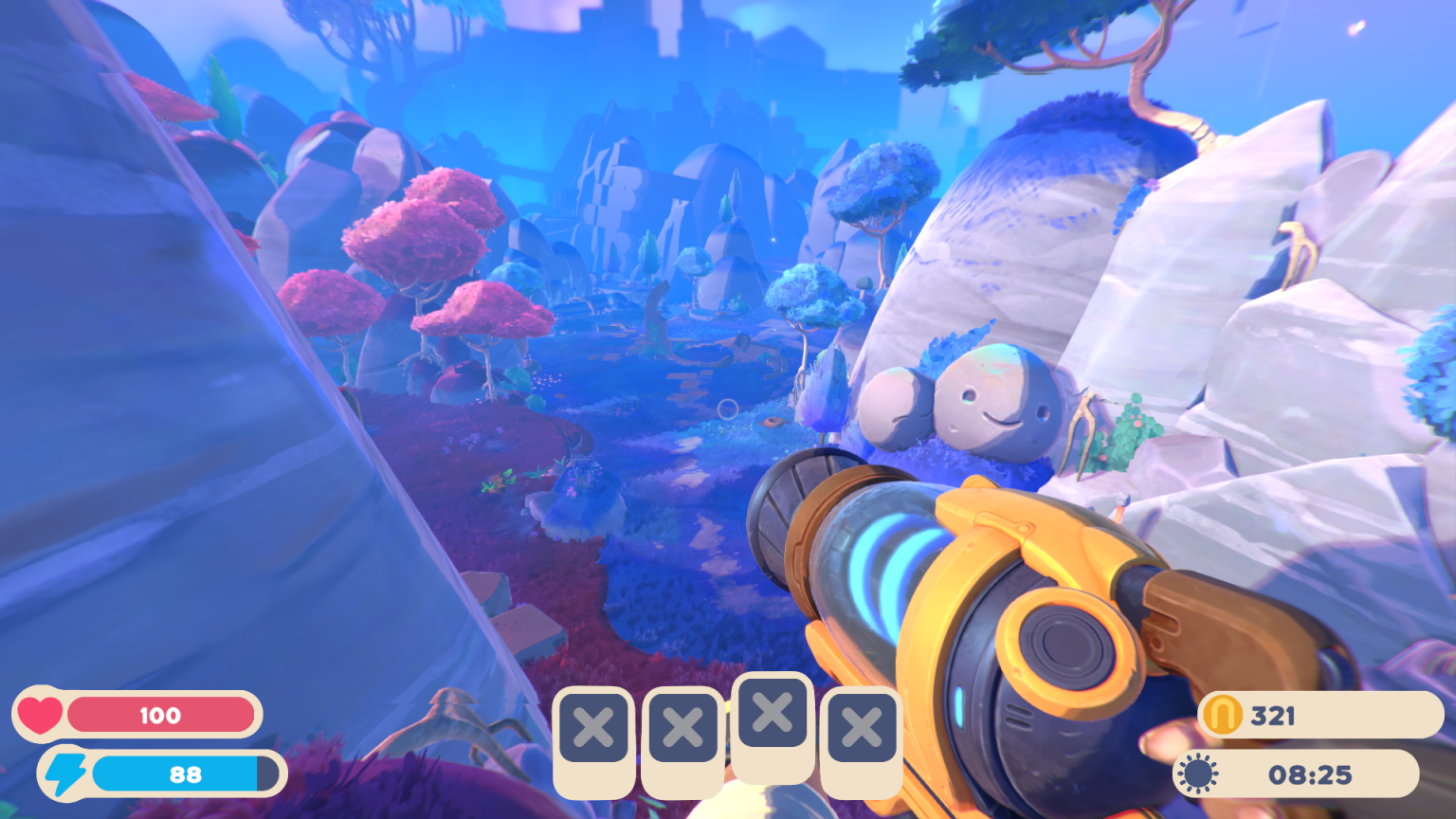Click the golden Newbucks coin icon
Viewport: 1456px width, 819px height.
pyautogui.click(x=1223, y=715)
